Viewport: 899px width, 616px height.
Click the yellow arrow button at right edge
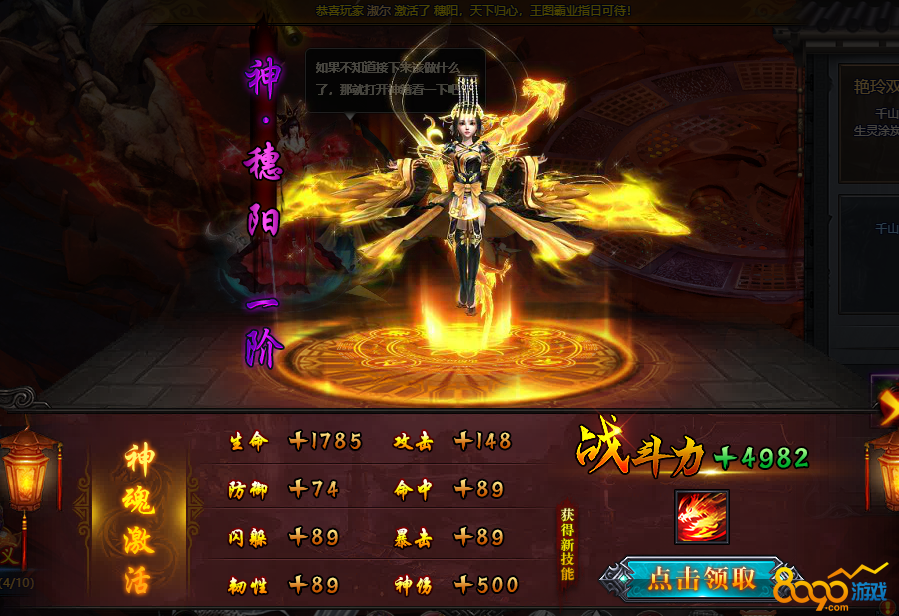click(x=887, y=405)
